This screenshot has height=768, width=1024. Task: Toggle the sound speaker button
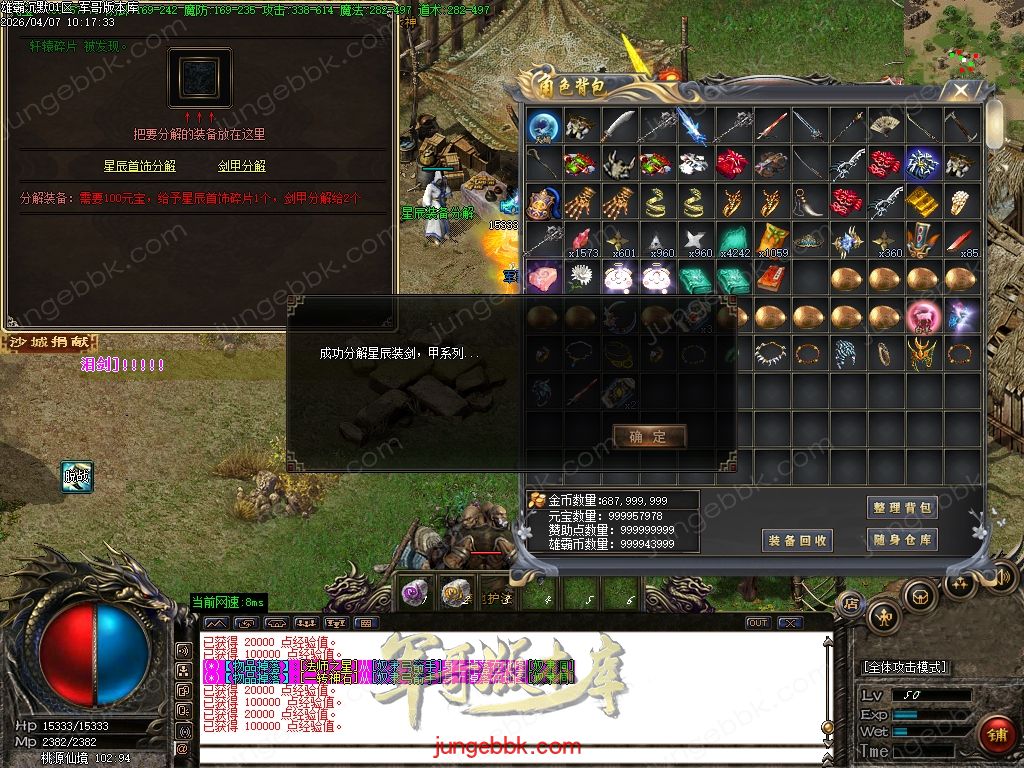1002,577
